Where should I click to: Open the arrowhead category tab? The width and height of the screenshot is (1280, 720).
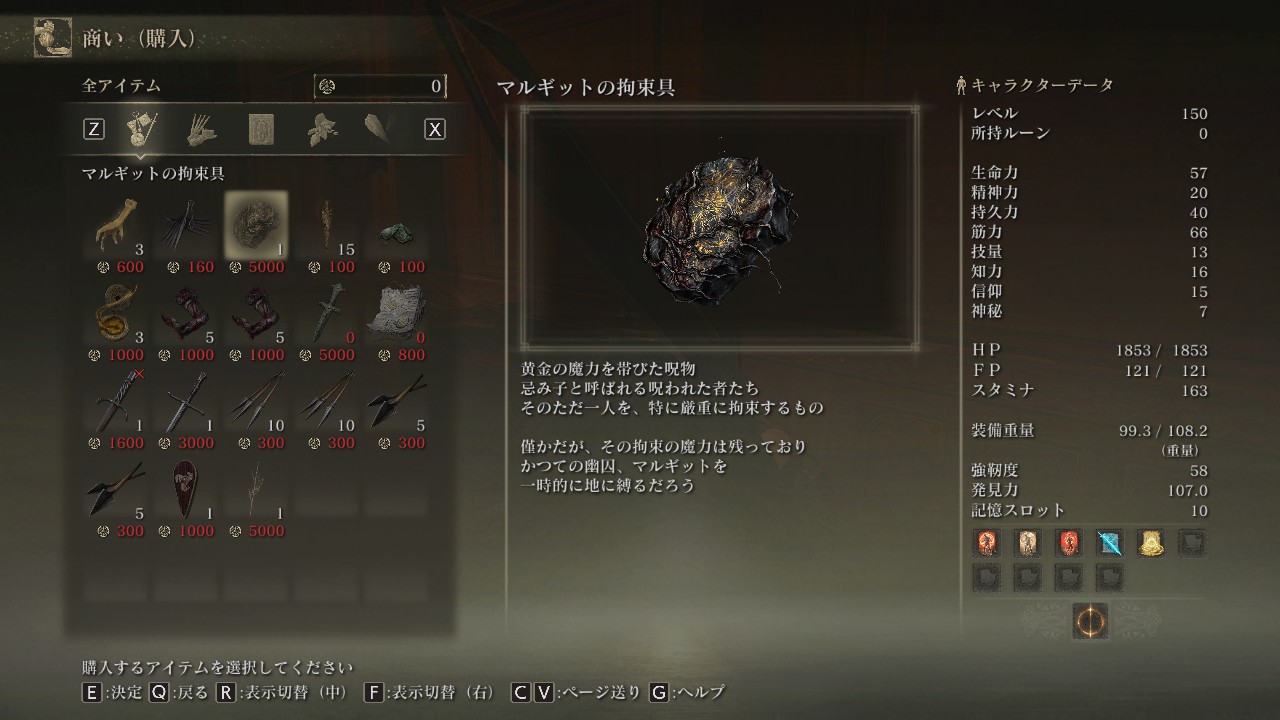[x=379, y=129]
